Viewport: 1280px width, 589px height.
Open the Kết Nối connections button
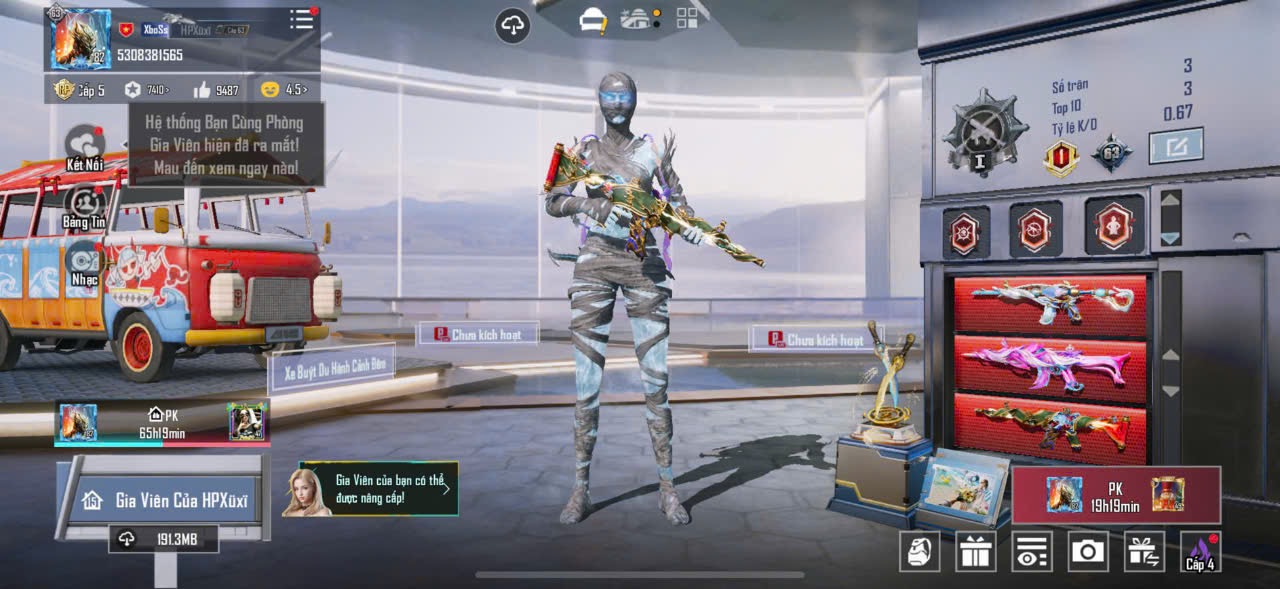[x=85, y=149]
